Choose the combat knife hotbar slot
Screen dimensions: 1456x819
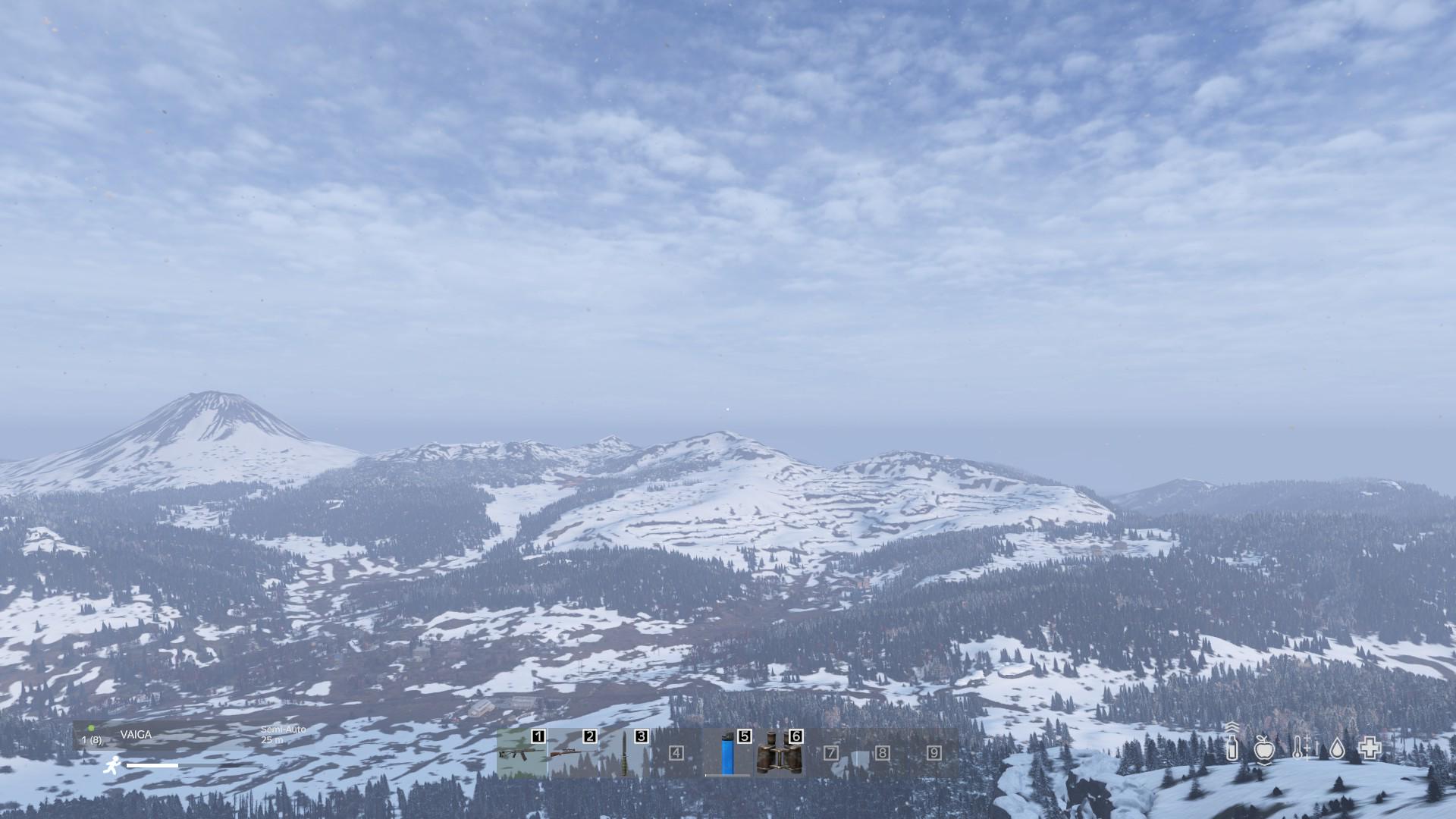(x=625, y=754)
